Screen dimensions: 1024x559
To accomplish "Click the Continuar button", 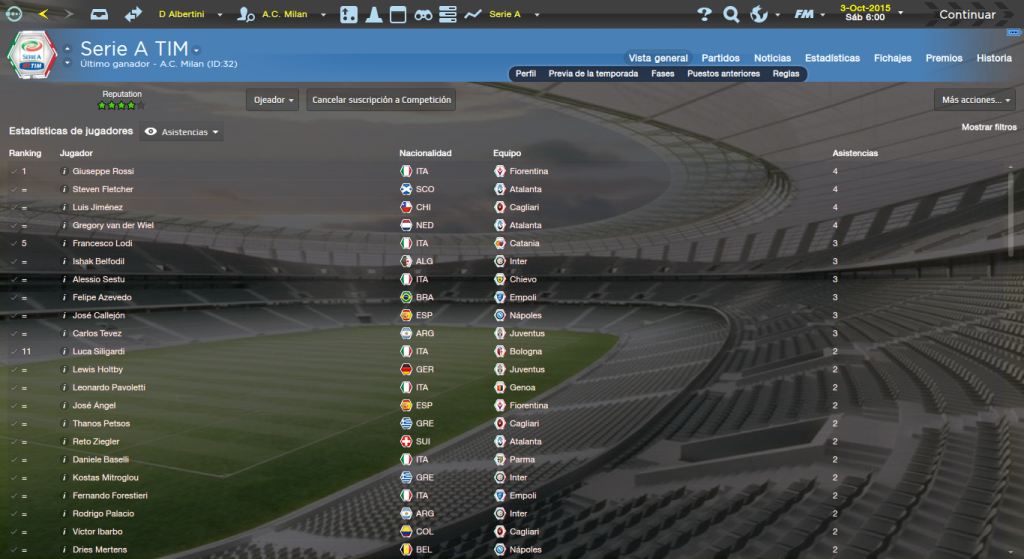I will [966, 15].
